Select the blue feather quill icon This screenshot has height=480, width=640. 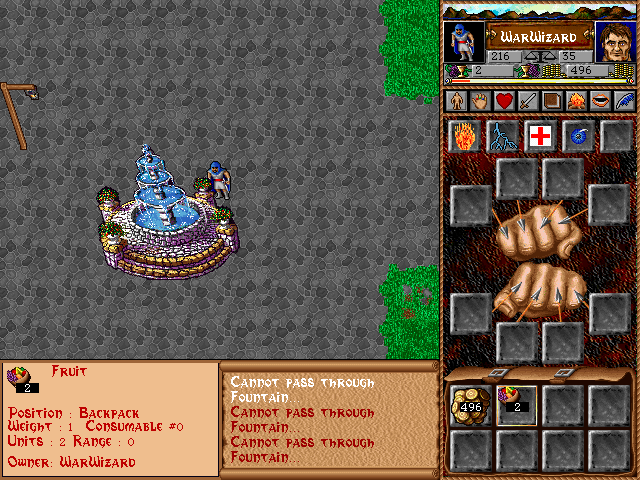point(623,101)
